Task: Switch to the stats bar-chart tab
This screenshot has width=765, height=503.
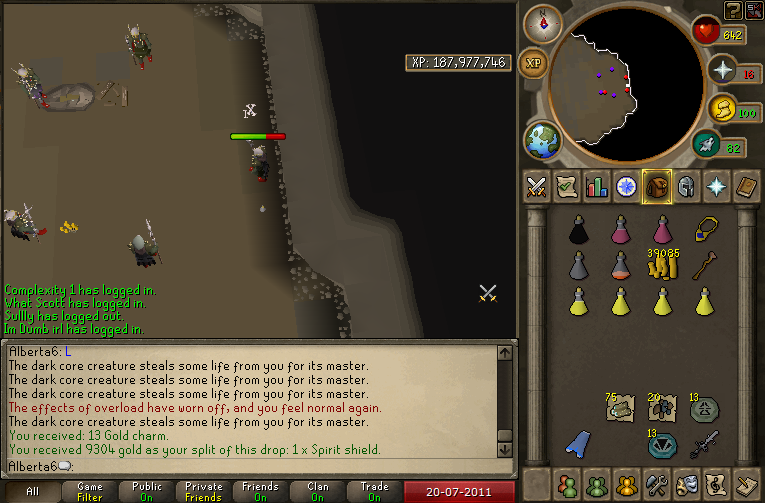Action: pos(597,186)
